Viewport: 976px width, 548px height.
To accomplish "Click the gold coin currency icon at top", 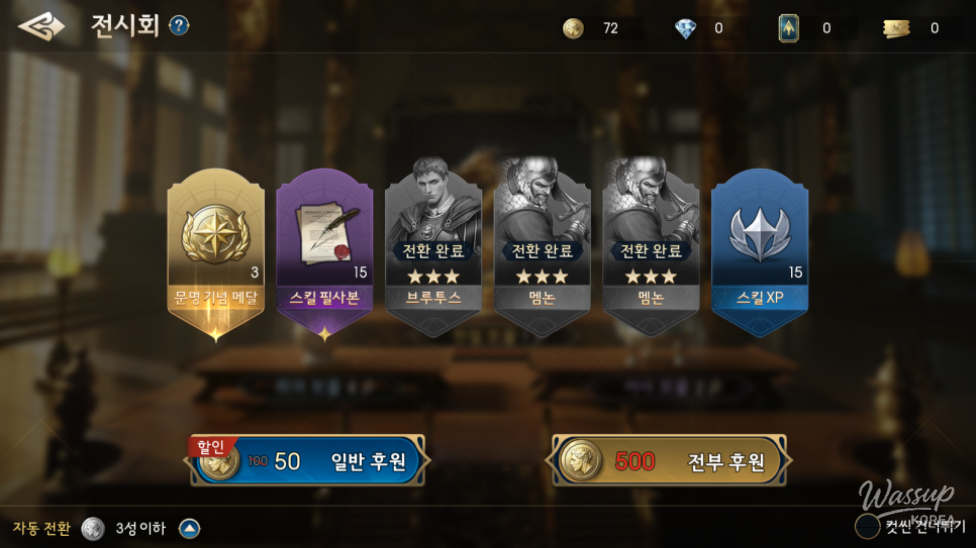I will click(x=573, y=28).
